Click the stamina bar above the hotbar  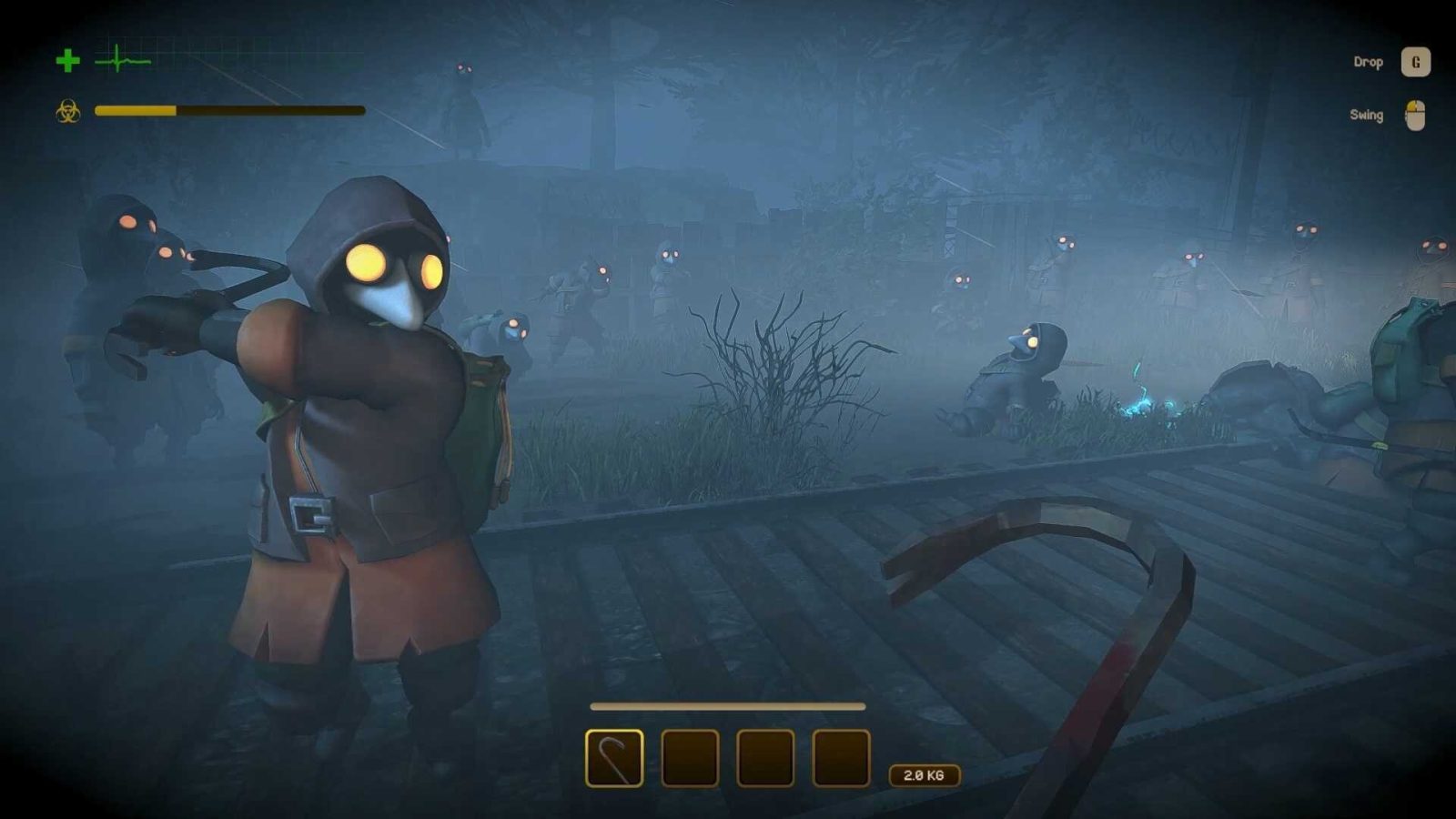coord(726,705)
